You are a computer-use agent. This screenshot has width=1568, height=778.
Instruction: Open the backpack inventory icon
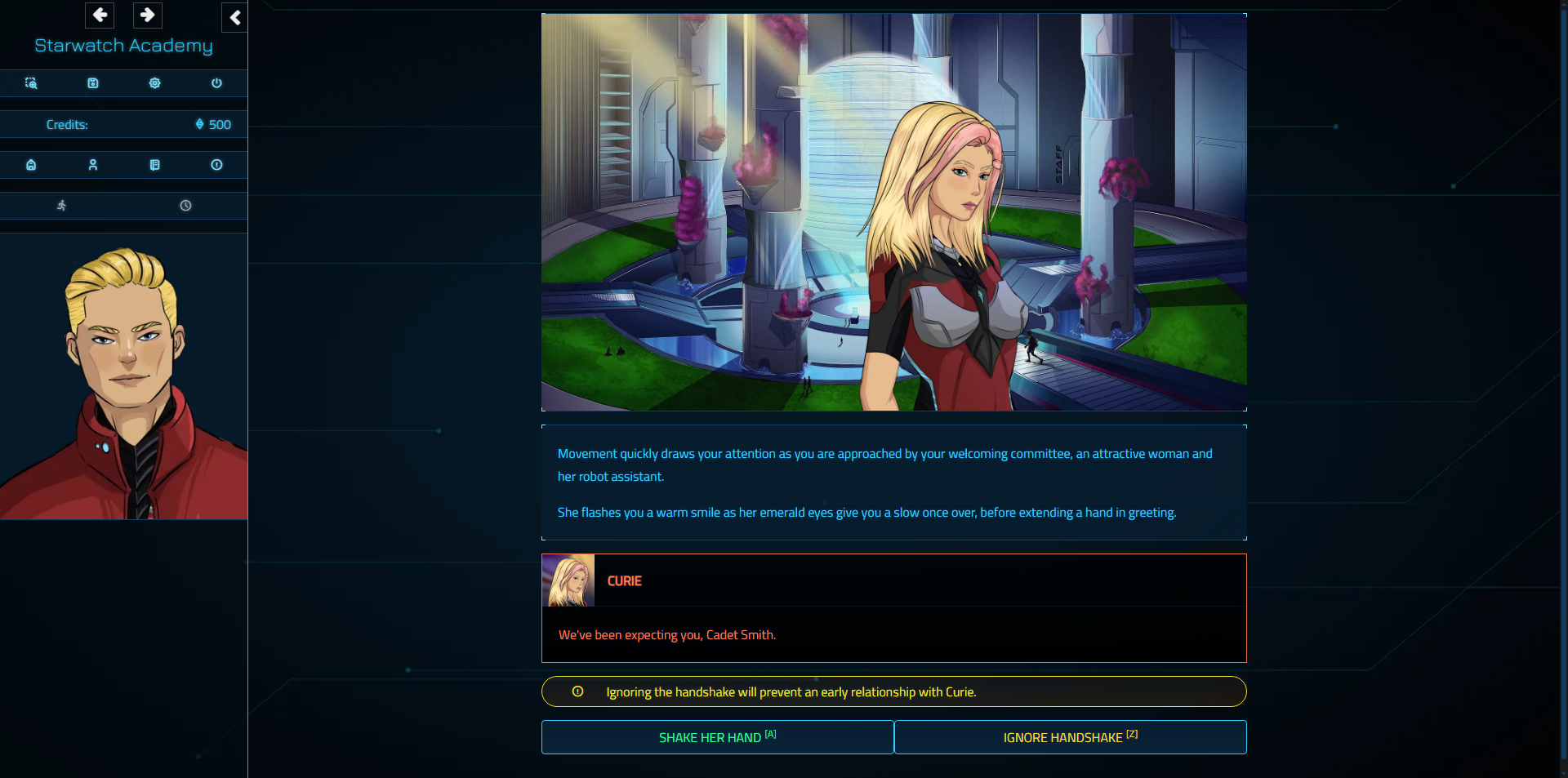click(31, 164)
